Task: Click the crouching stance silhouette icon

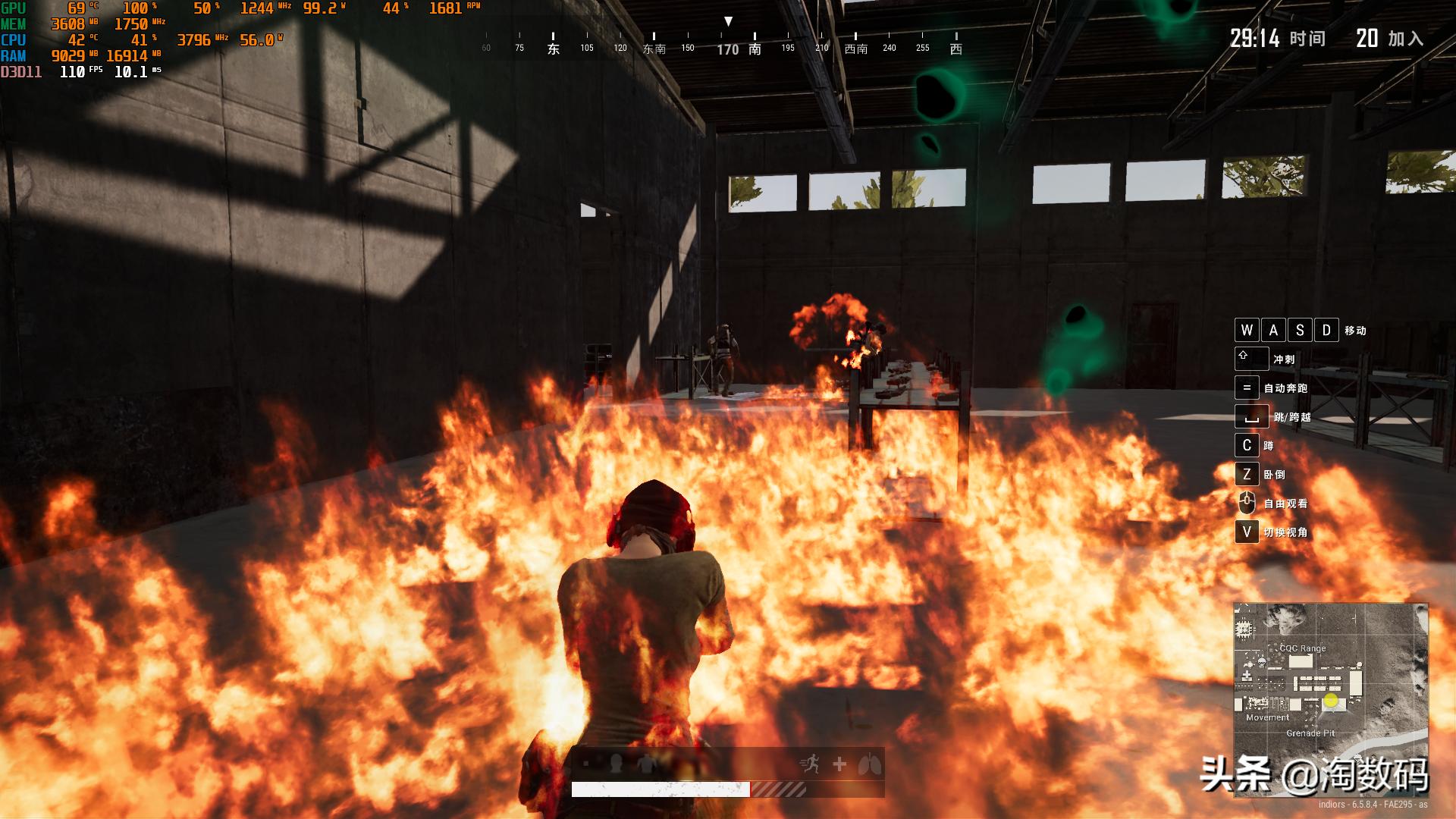Action: click(x=645, y=764)
